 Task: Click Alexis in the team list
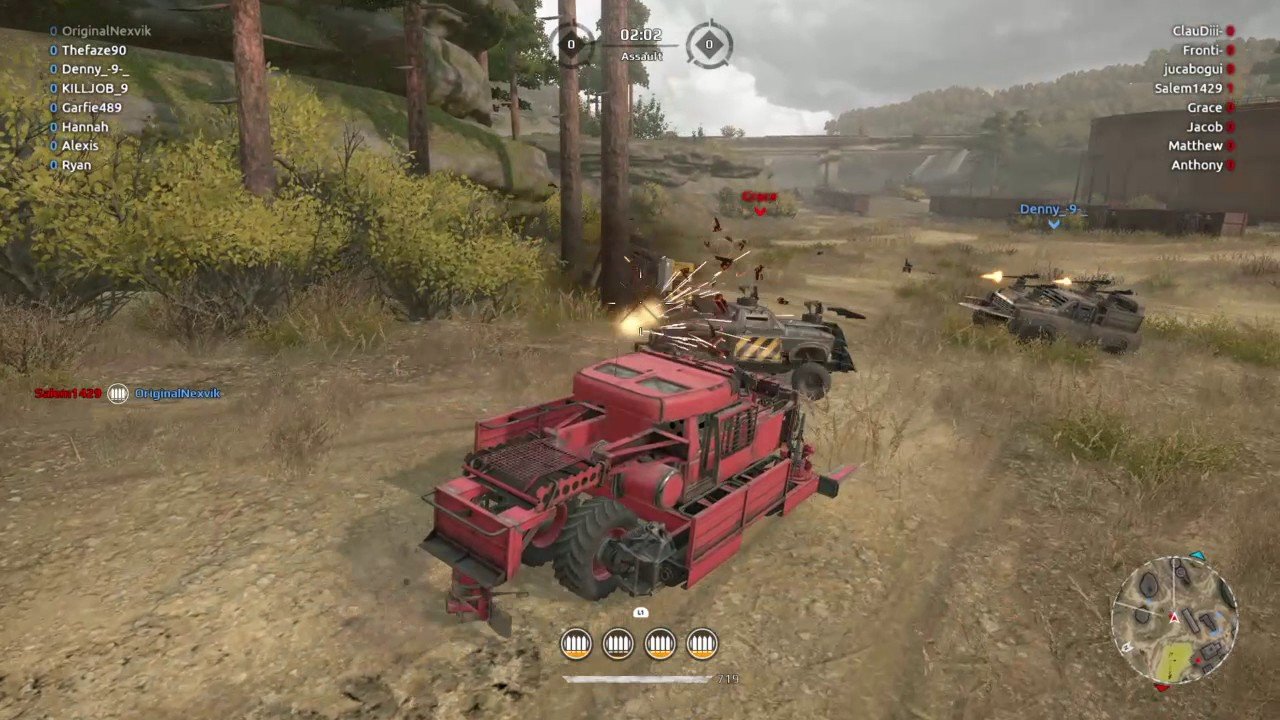tap(80, 146)
